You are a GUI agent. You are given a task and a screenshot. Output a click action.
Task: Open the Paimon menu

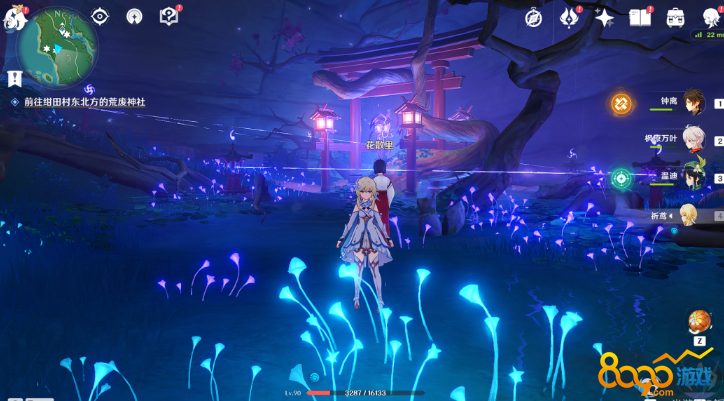[x=12, y=17]
